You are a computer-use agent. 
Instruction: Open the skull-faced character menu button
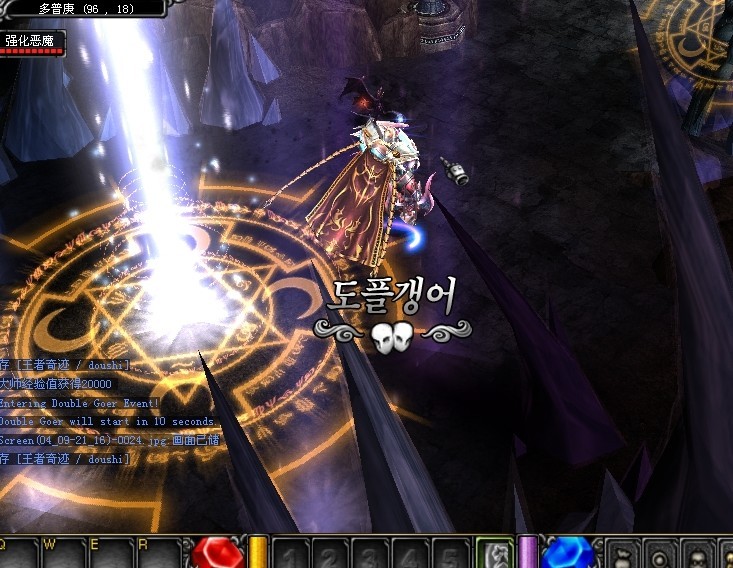699,554
